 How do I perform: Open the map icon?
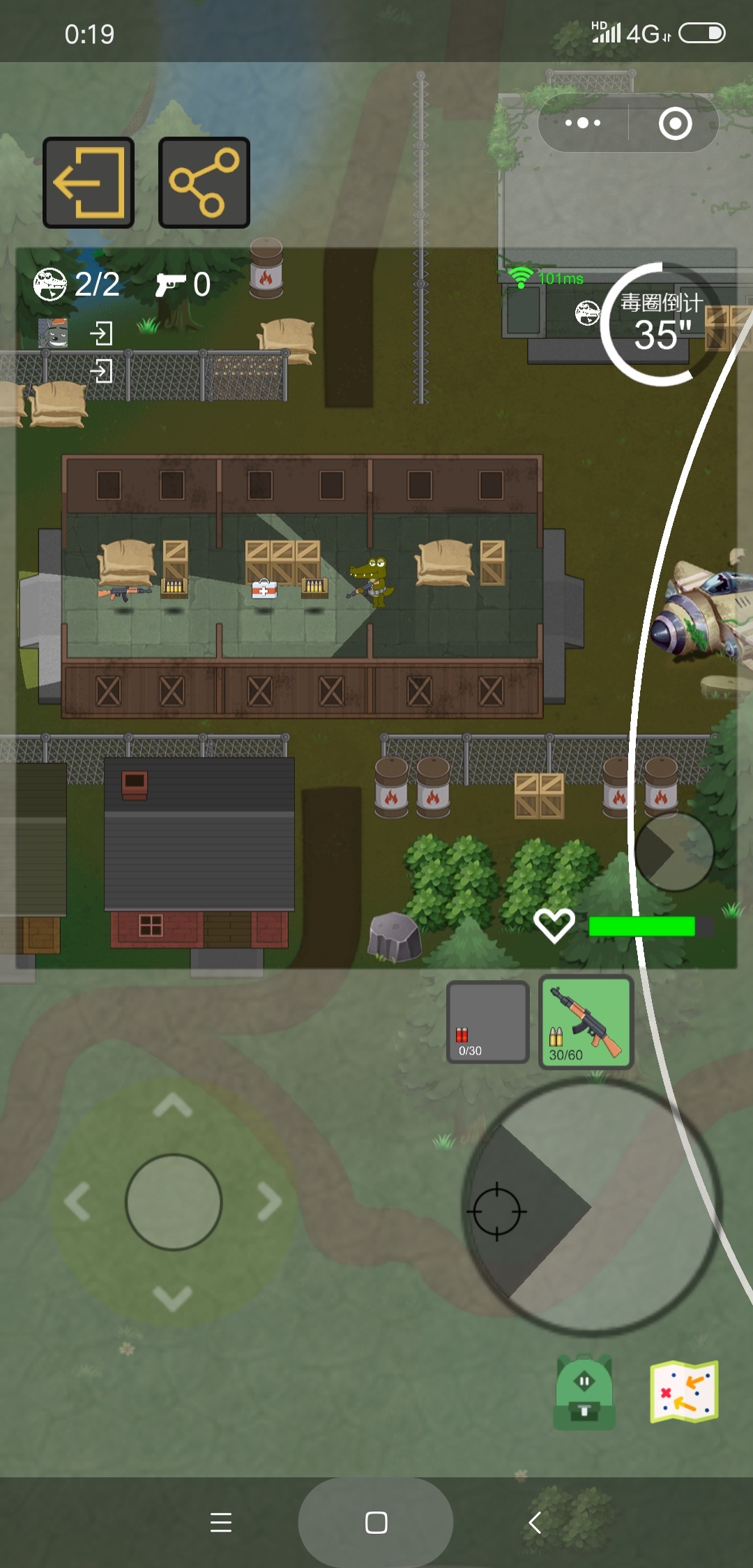tap(684, 1392)
